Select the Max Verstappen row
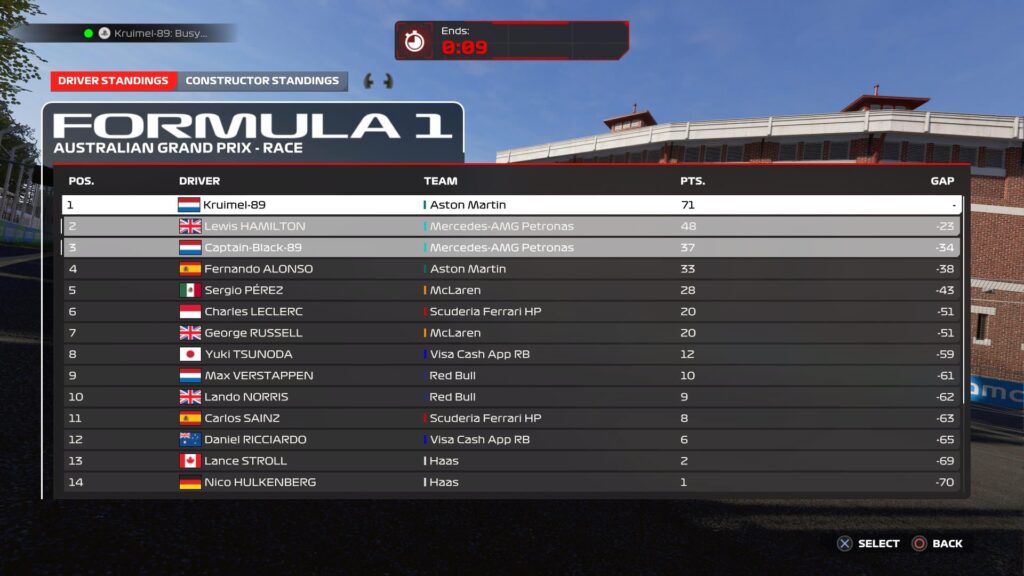Image resolution: width=1024 pixels, height=576 pixels. [511, 375]
